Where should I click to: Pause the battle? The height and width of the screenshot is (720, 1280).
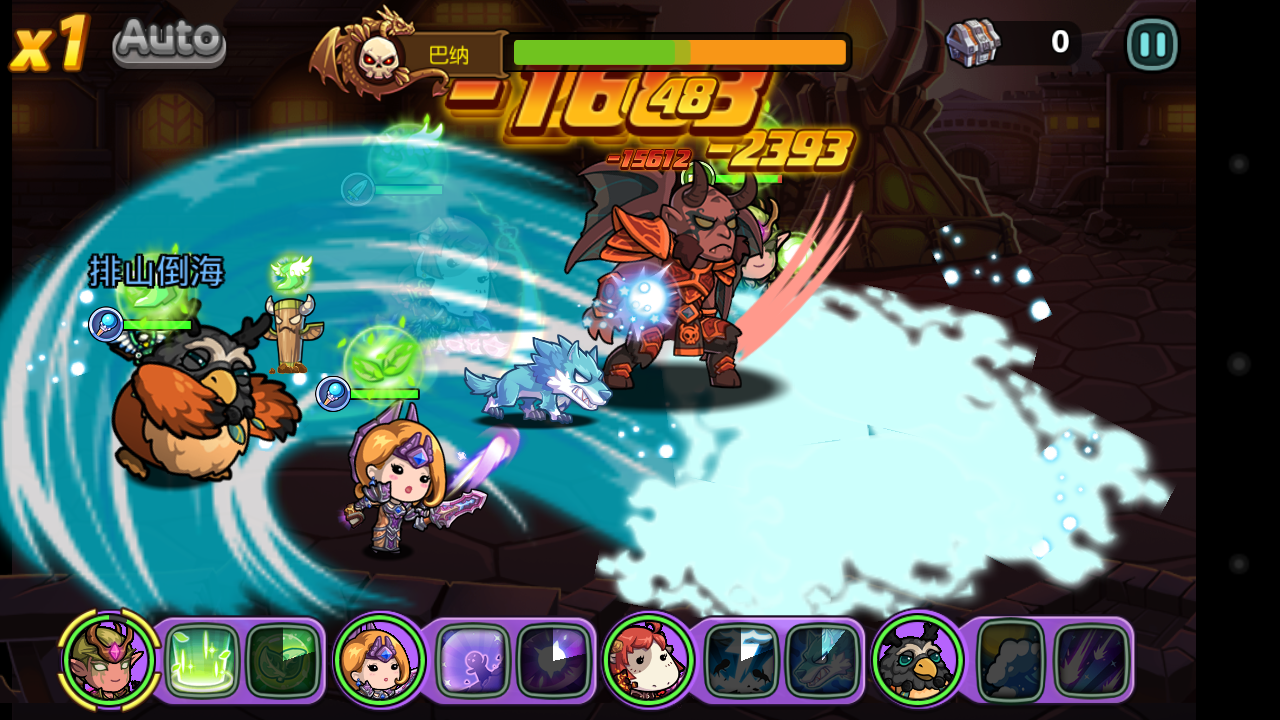1152,44
